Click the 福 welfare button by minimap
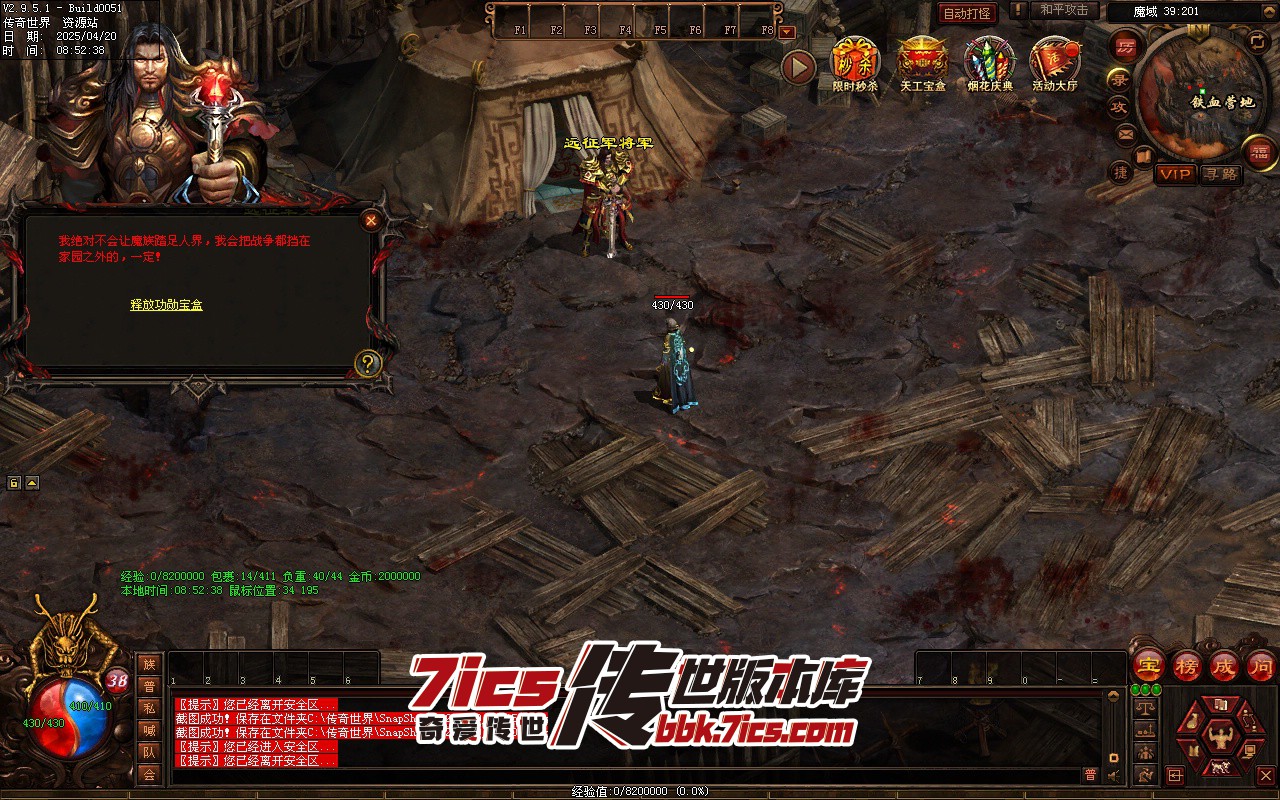This screenshot has width=1280, height=800. (x=1260, y=152)
